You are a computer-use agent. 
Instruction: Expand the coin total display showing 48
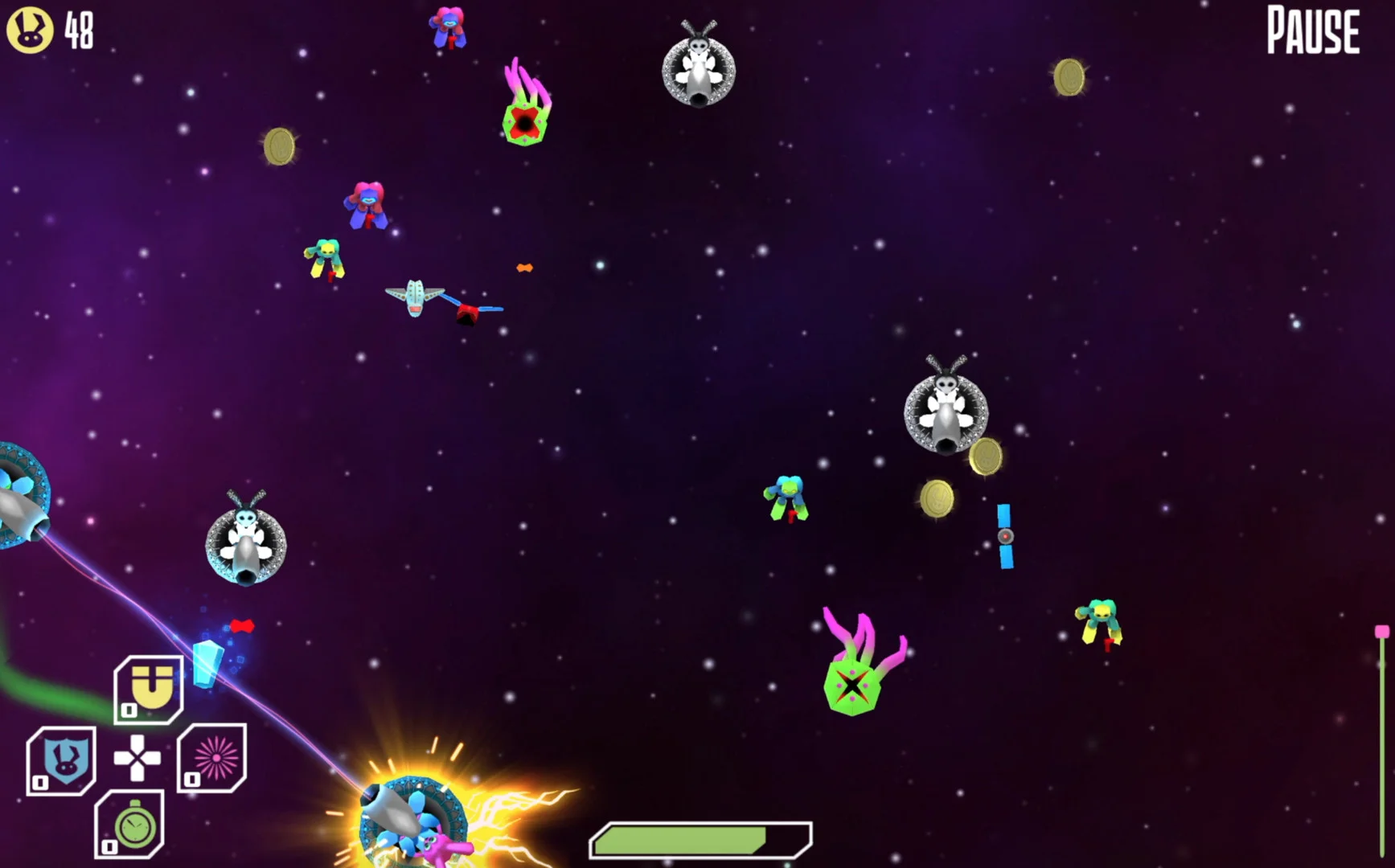(76, 31)
